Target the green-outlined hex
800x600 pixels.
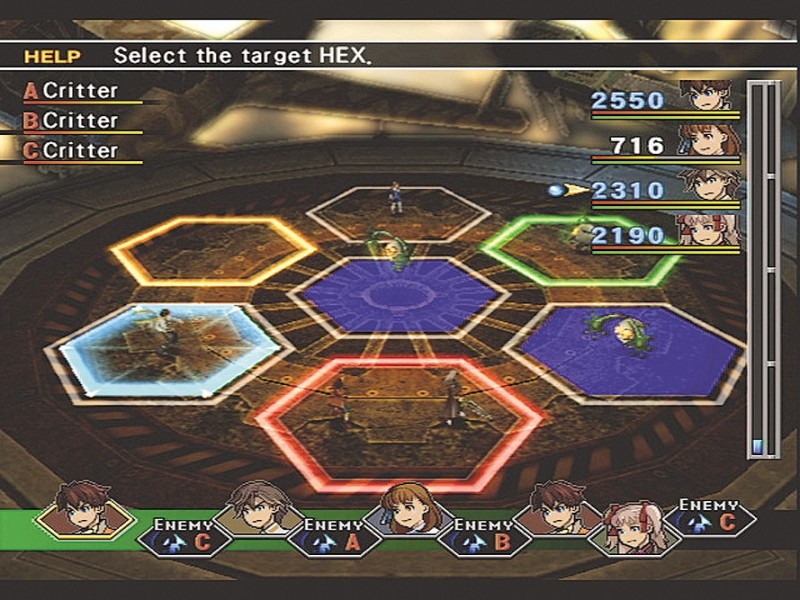pos(580,250)
